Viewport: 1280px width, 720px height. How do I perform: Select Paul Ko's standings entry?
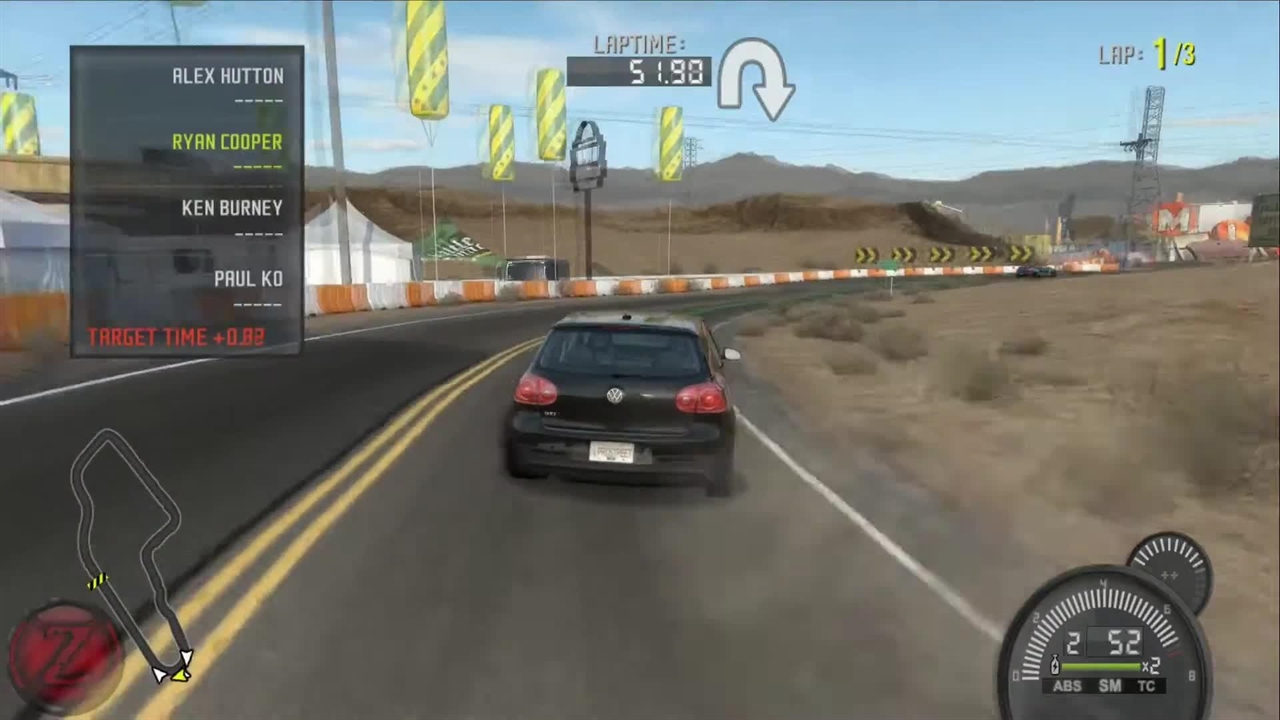pos(248,279)
